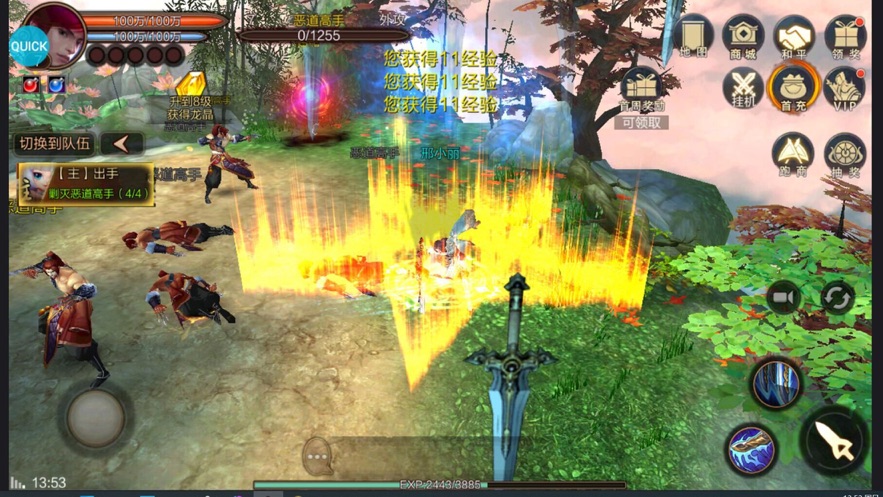Image resolution: width=883 pixels, height=497 pixels.
Task: Open the 商城 shop
Action: pyautogui.click(x=743, y=36)
